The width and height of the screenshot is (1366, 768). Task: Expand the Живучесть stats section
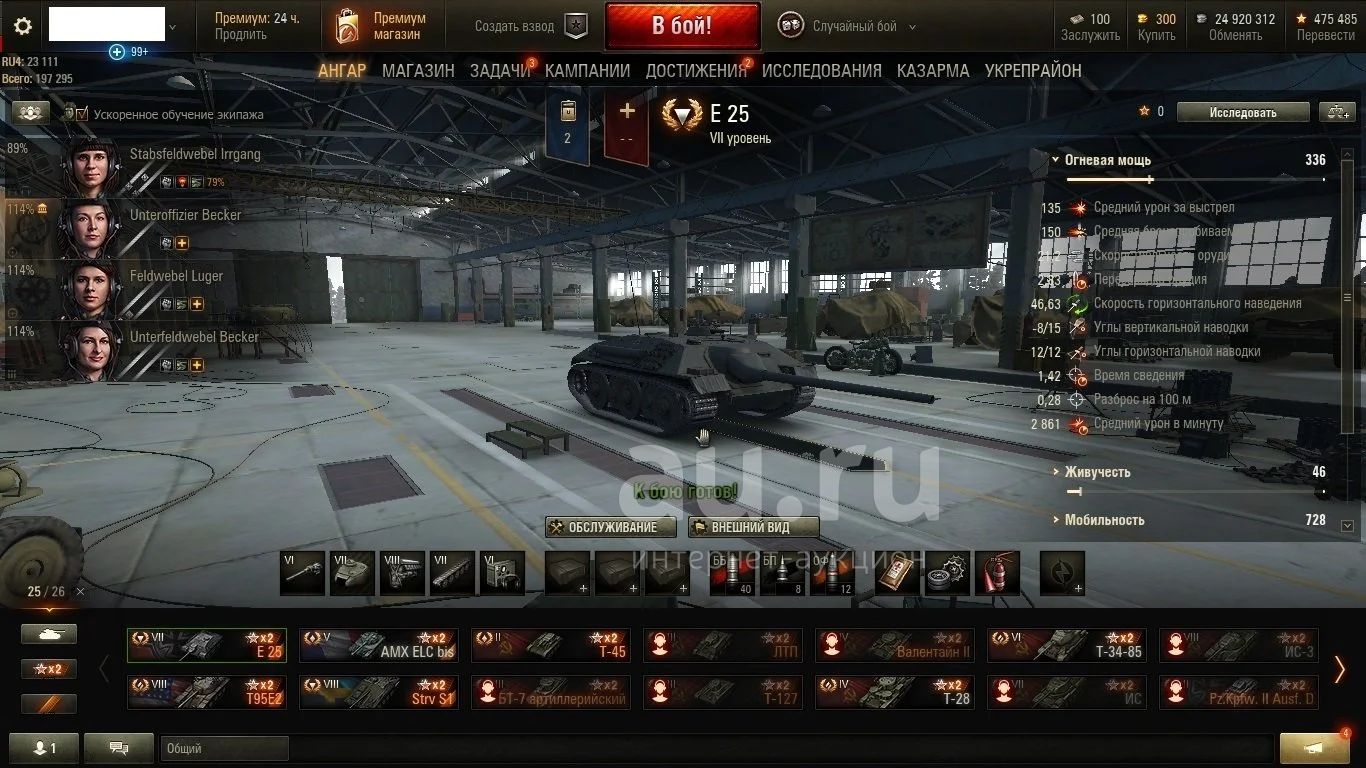click(1096, 472)
